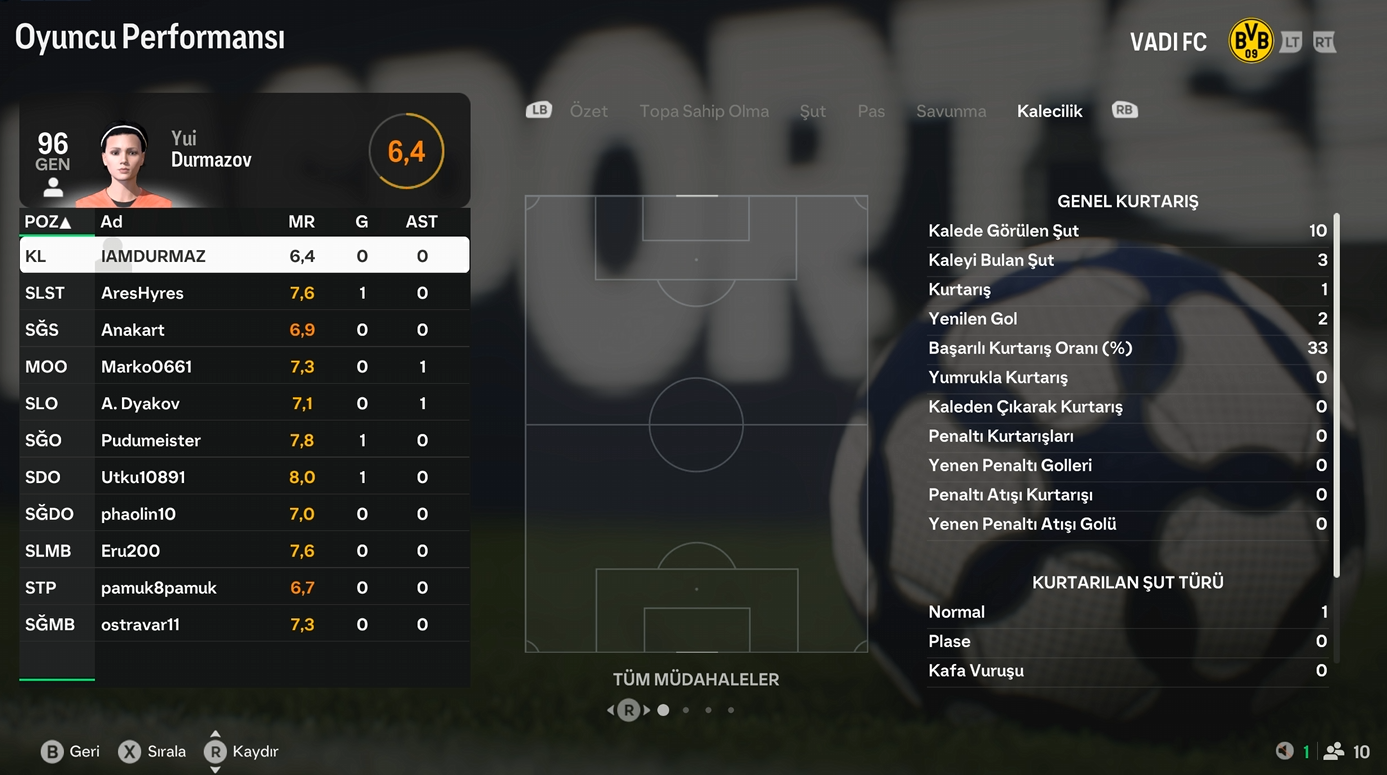The height and width of the screenshot is (775, 1387).
Task: Click the goalkeeping stats scrollbar
Action: [x=1336, y=395]
